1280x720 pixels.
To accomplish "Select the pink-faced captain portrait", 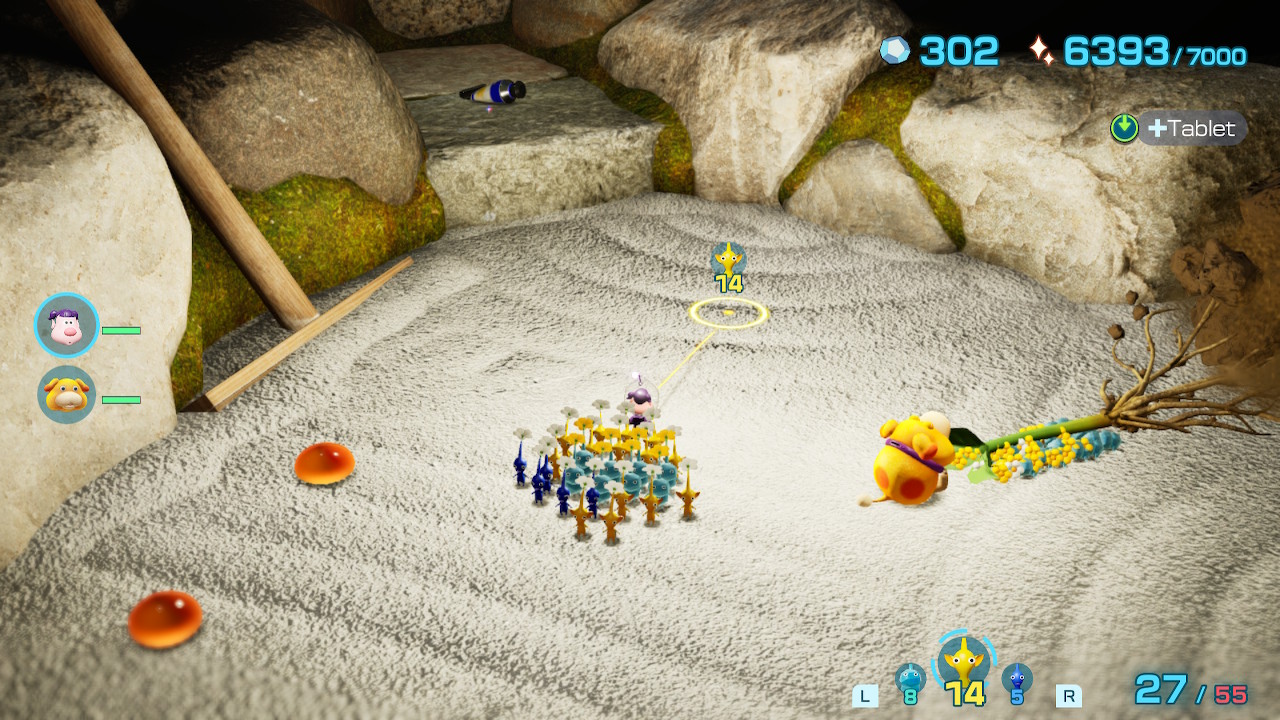I will tap(67, 326).
